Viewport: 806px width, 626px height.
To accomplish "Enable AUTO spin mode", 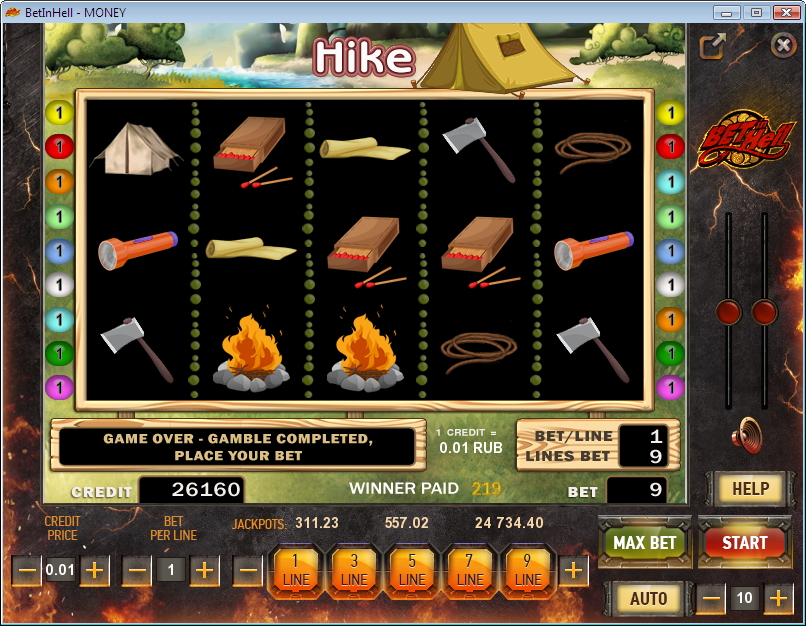I will click(648, 599).
